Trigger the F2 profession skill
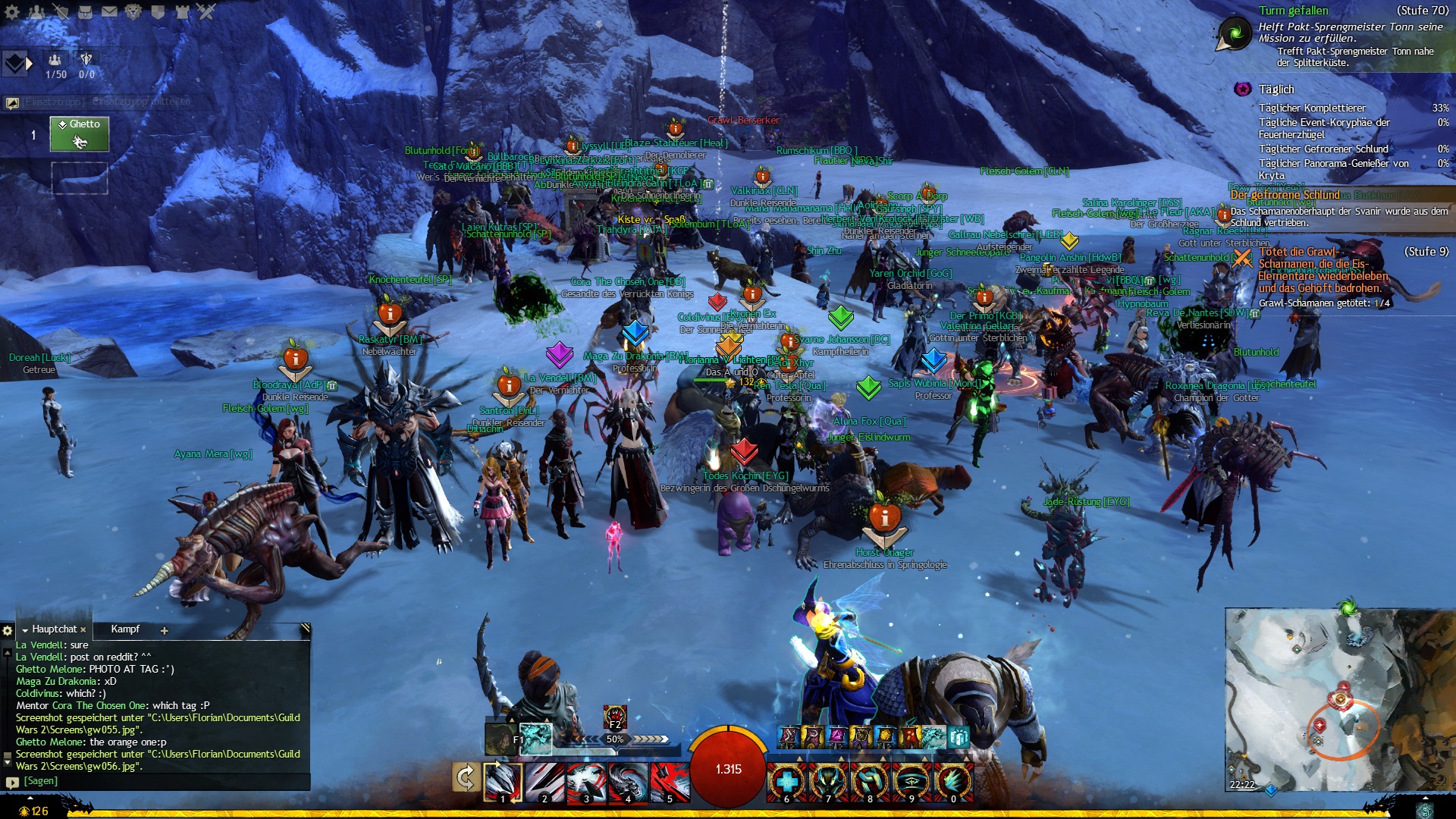The height and width of the screenshot is (819, 1456). tap(614, 716)
